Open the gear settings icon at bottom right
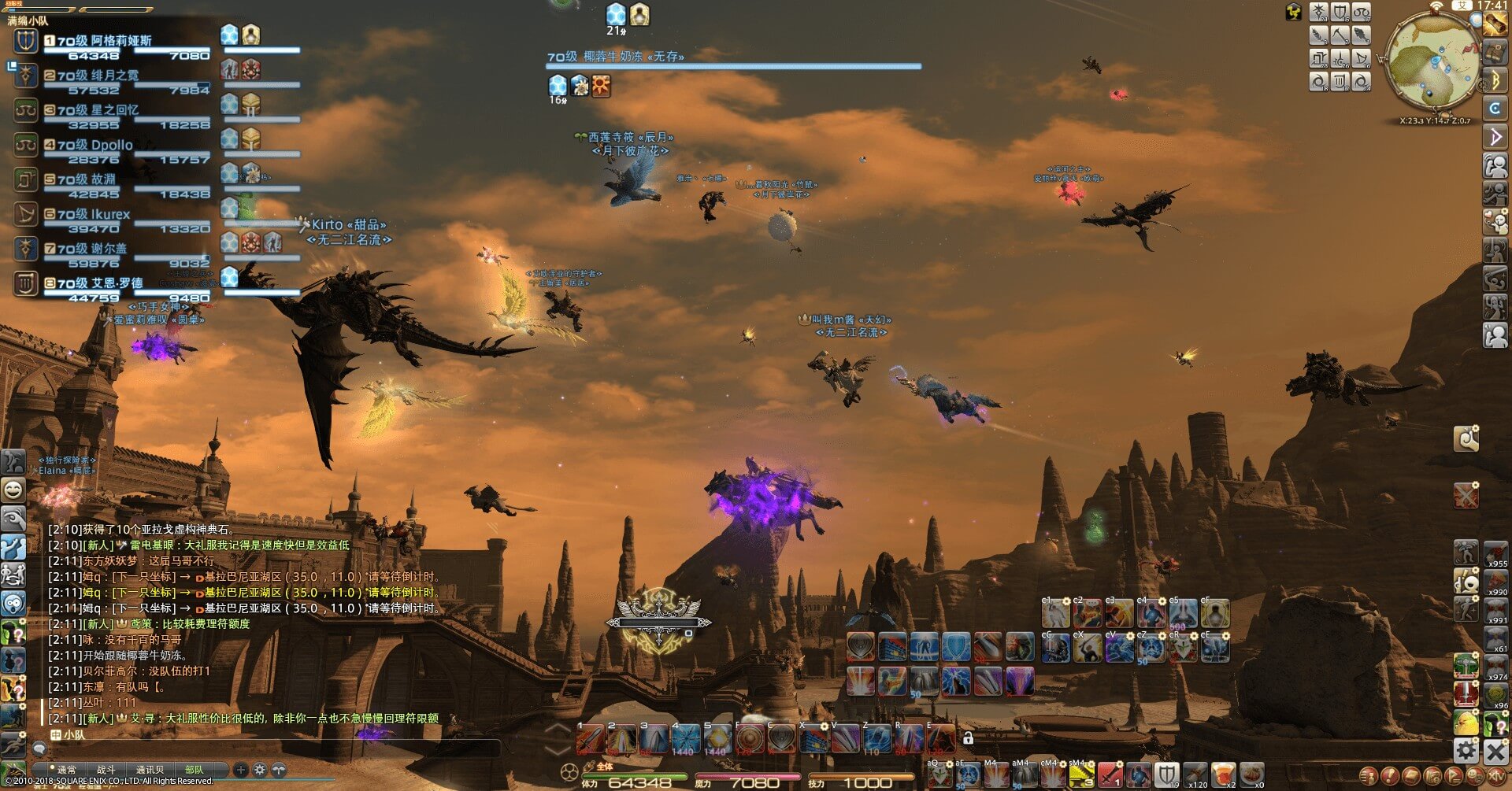The image size is (1512, 791). pyautogui.click(x=1466, y=750)
